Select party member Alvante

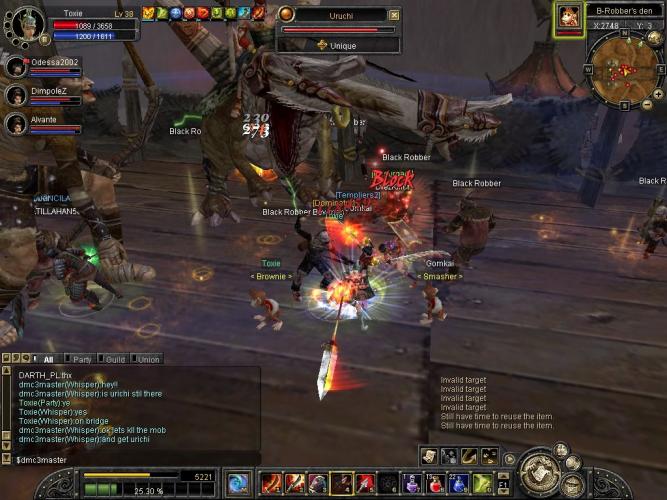(x=16, y=124)
